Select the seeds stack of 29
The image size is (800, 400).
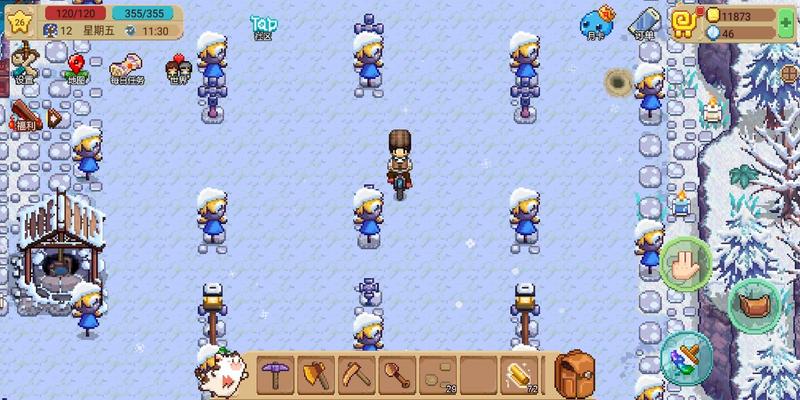pos(439,373)
